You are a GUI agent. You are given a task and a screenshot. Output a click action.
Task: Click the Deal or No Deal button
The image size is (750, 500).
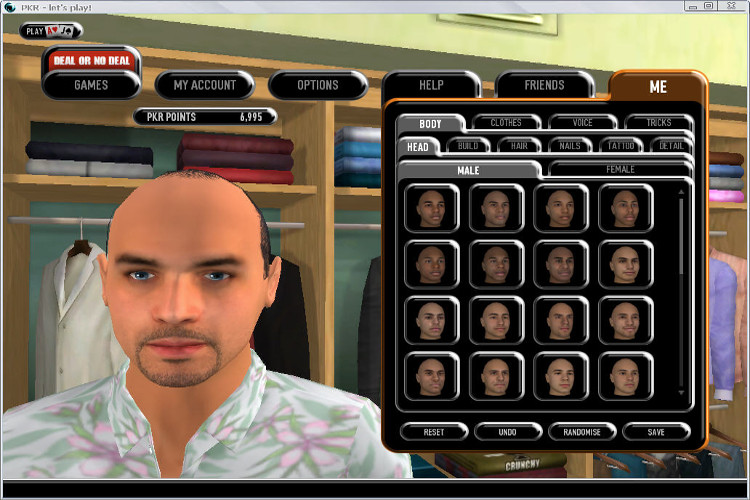[x=91, y=61]
